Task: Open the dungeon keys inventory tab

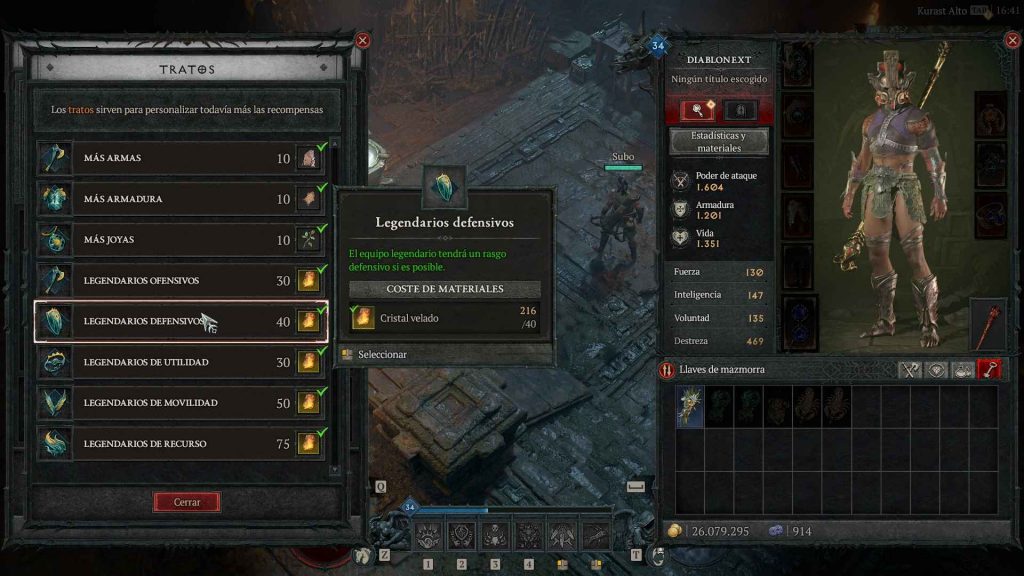Action: coord(989,370)
